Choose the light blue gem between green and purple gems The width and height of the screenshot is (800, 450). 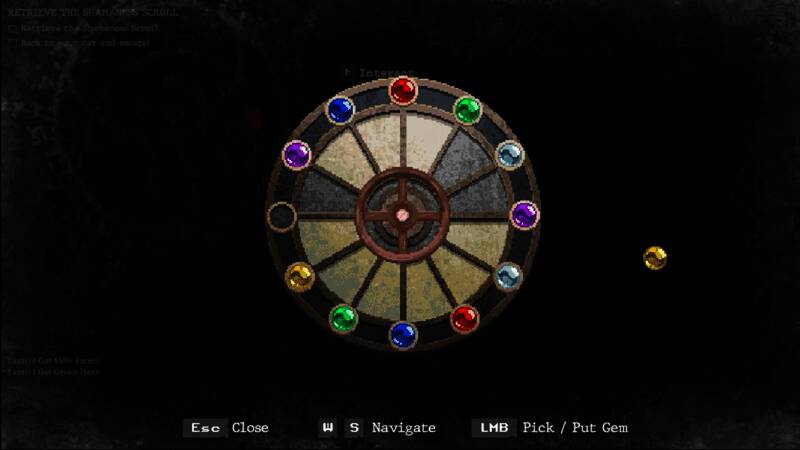pyautogui.click(x=510, y=154)
